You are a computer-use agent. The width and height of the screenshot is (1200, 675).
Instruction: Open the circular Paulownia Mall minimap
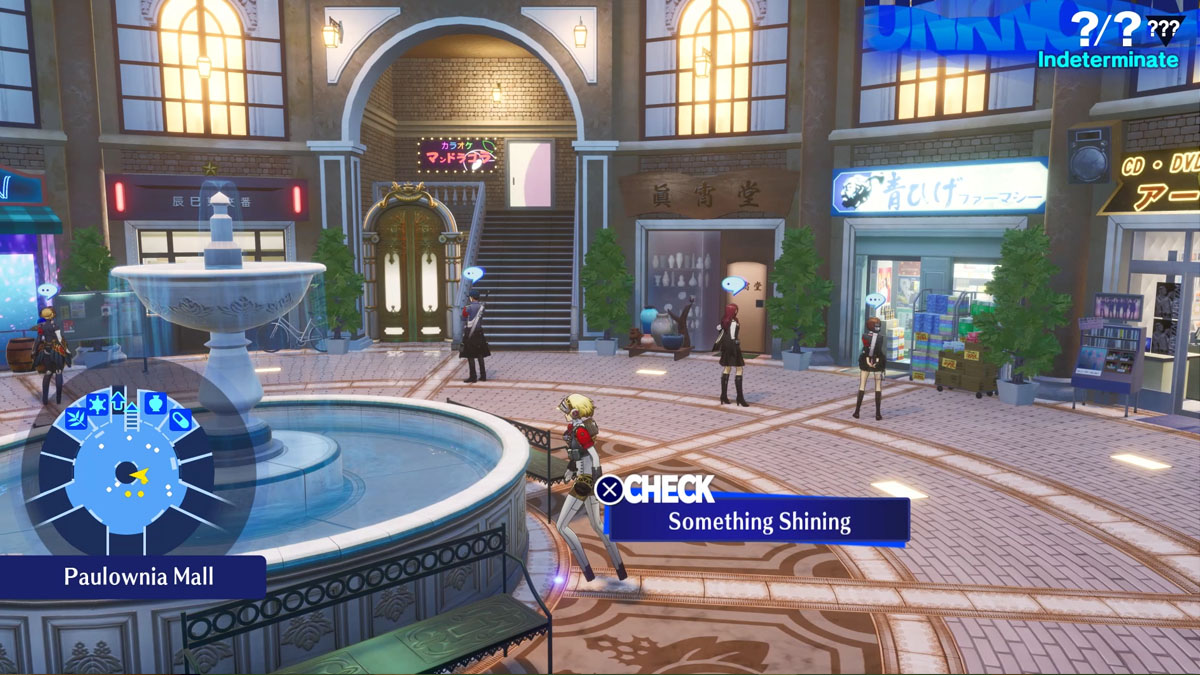pyautogui.click(x=123, y=472)
